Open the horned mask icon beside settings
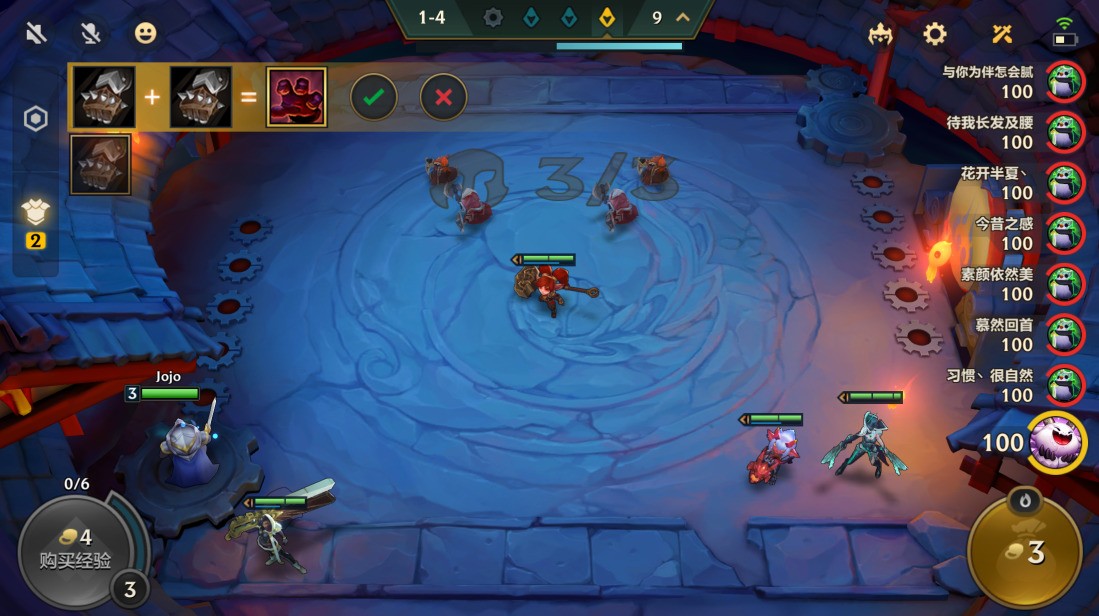Image resolution: width=1099 pixels, height=616 pixels. [x=881, y=34]
